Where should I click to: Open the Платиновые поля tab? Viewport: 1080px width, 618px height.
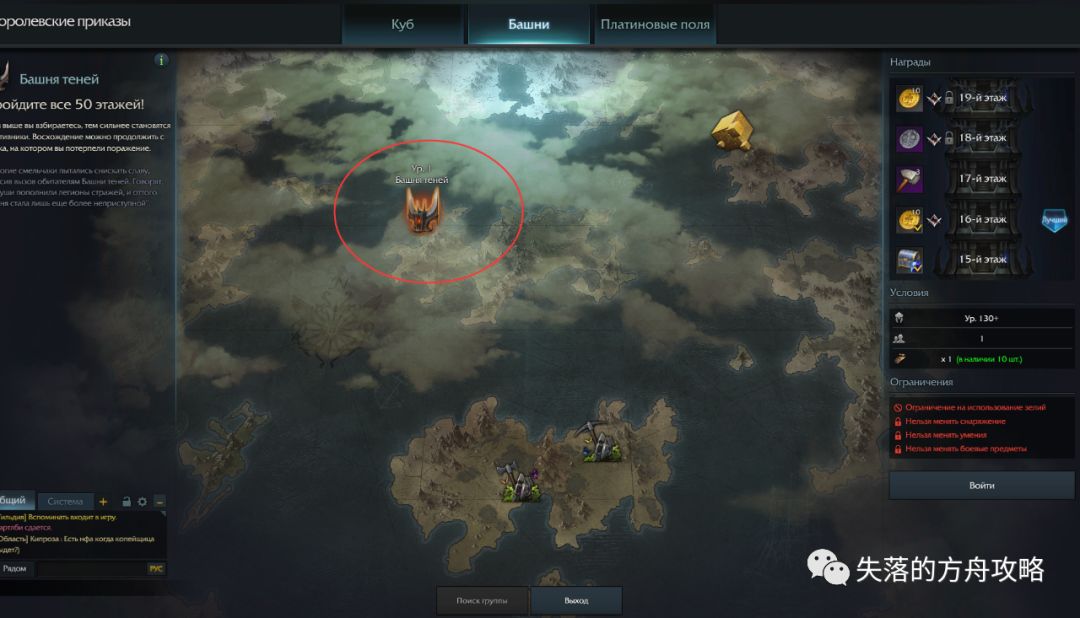[x=655, y=24]
